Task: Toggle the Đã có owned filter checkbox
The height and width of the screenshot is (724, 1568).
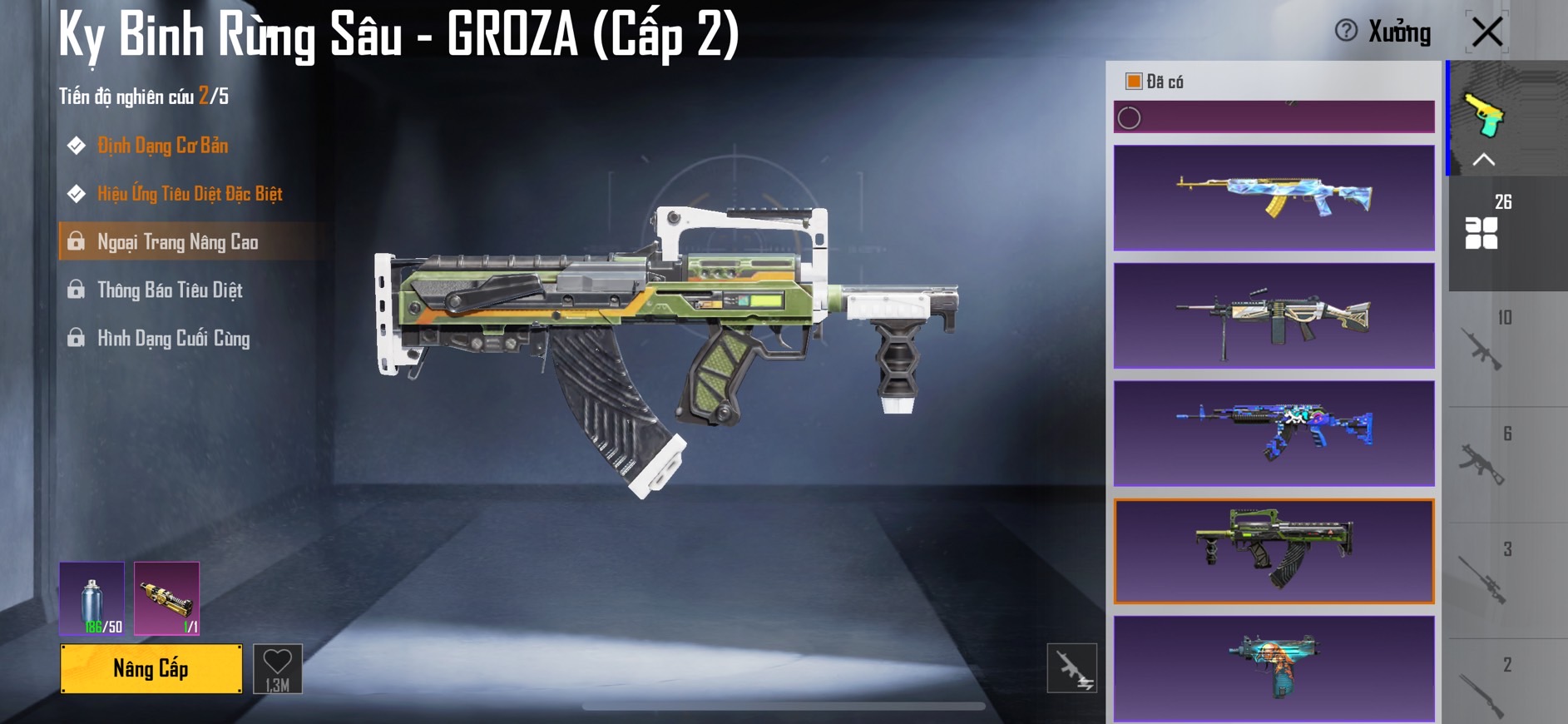Action: click(1133, 81)
